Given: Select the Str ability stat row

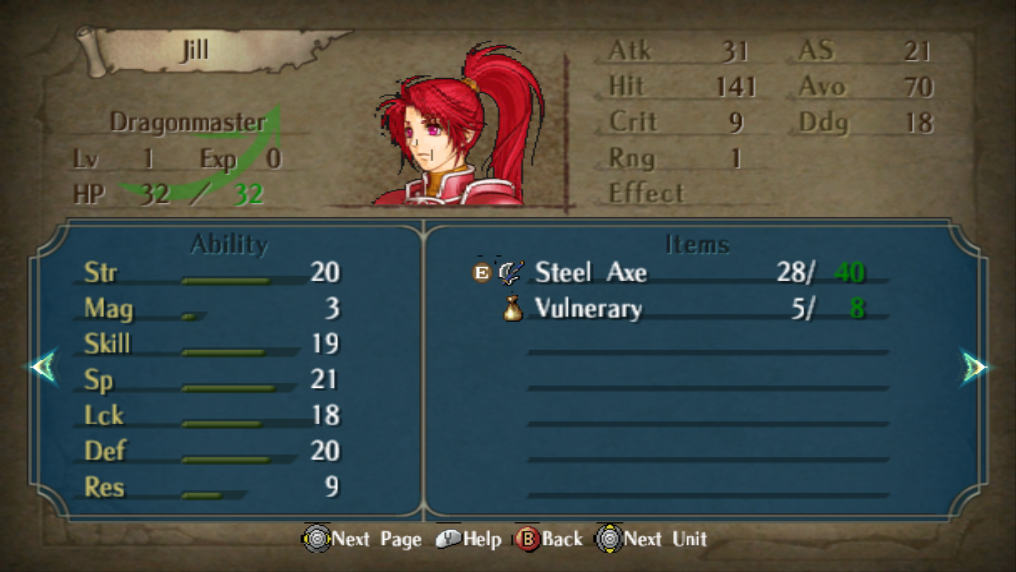Looking at the screenshot, I should (211, 272).
